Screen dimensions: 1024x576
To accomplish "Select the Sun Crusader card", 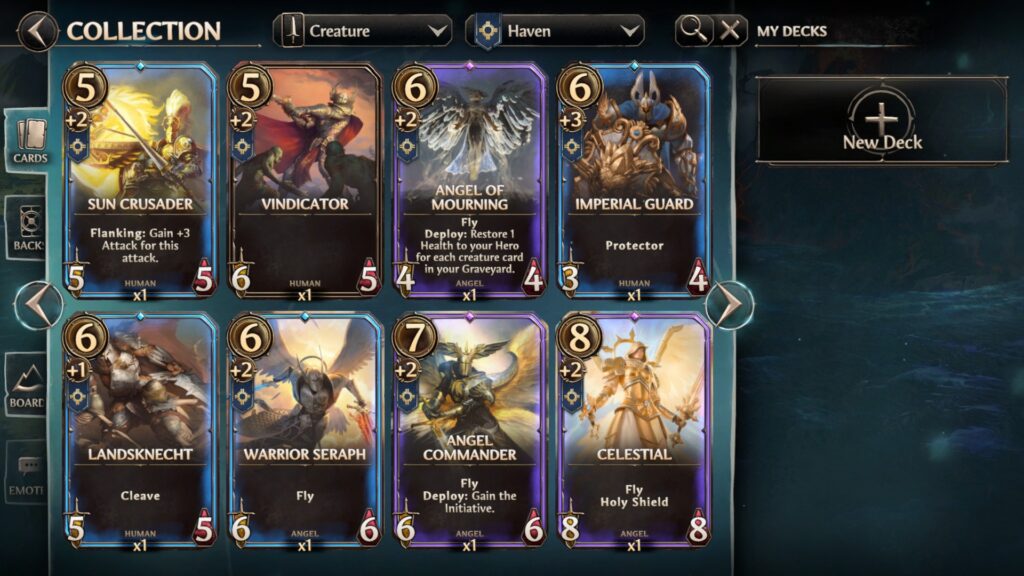I will coord(140,180).
